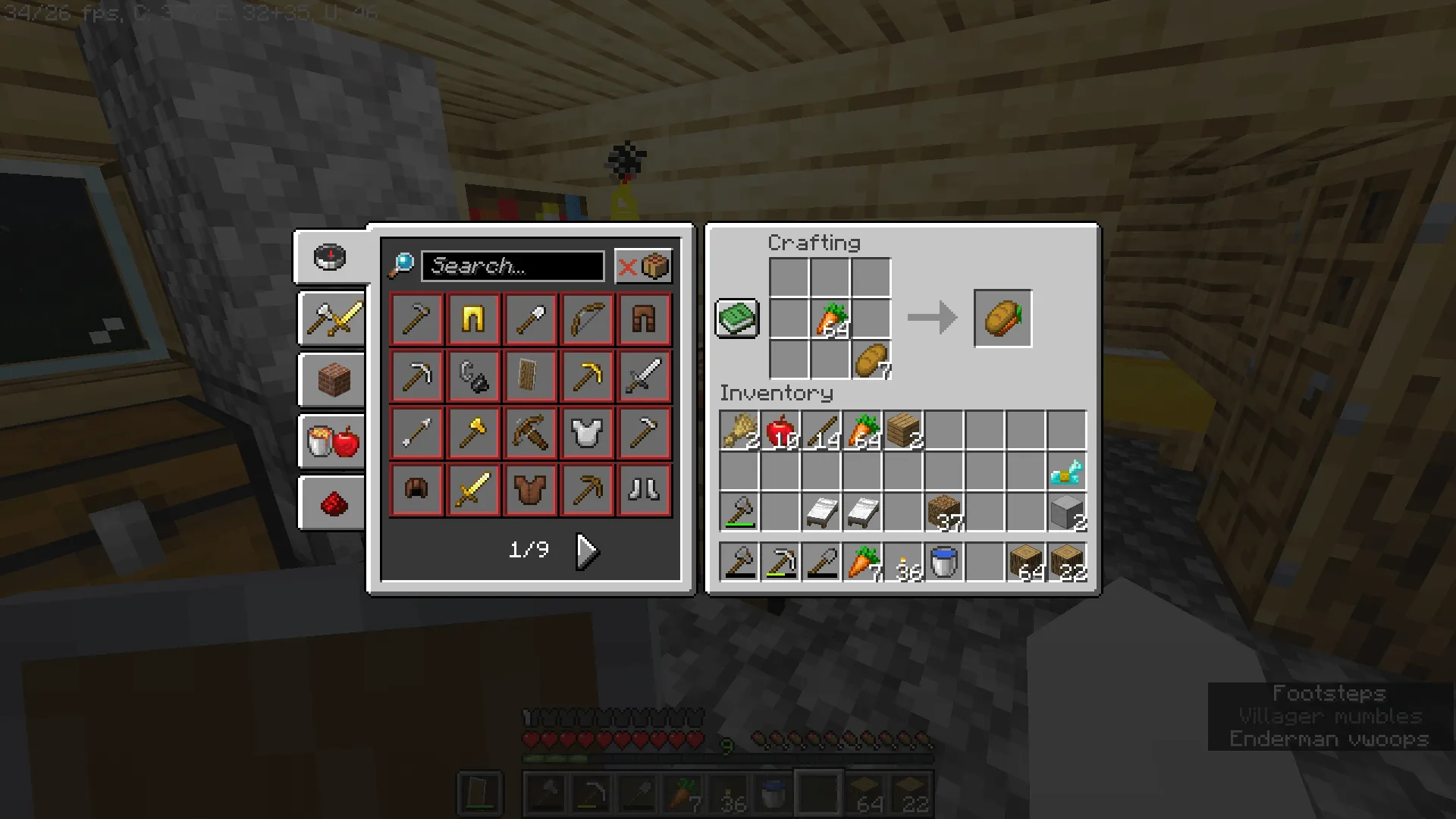Image resolution: width=1456 pixels, height=819 pixels.
Task: Open the compass search tab
Action: coord(330,257)
